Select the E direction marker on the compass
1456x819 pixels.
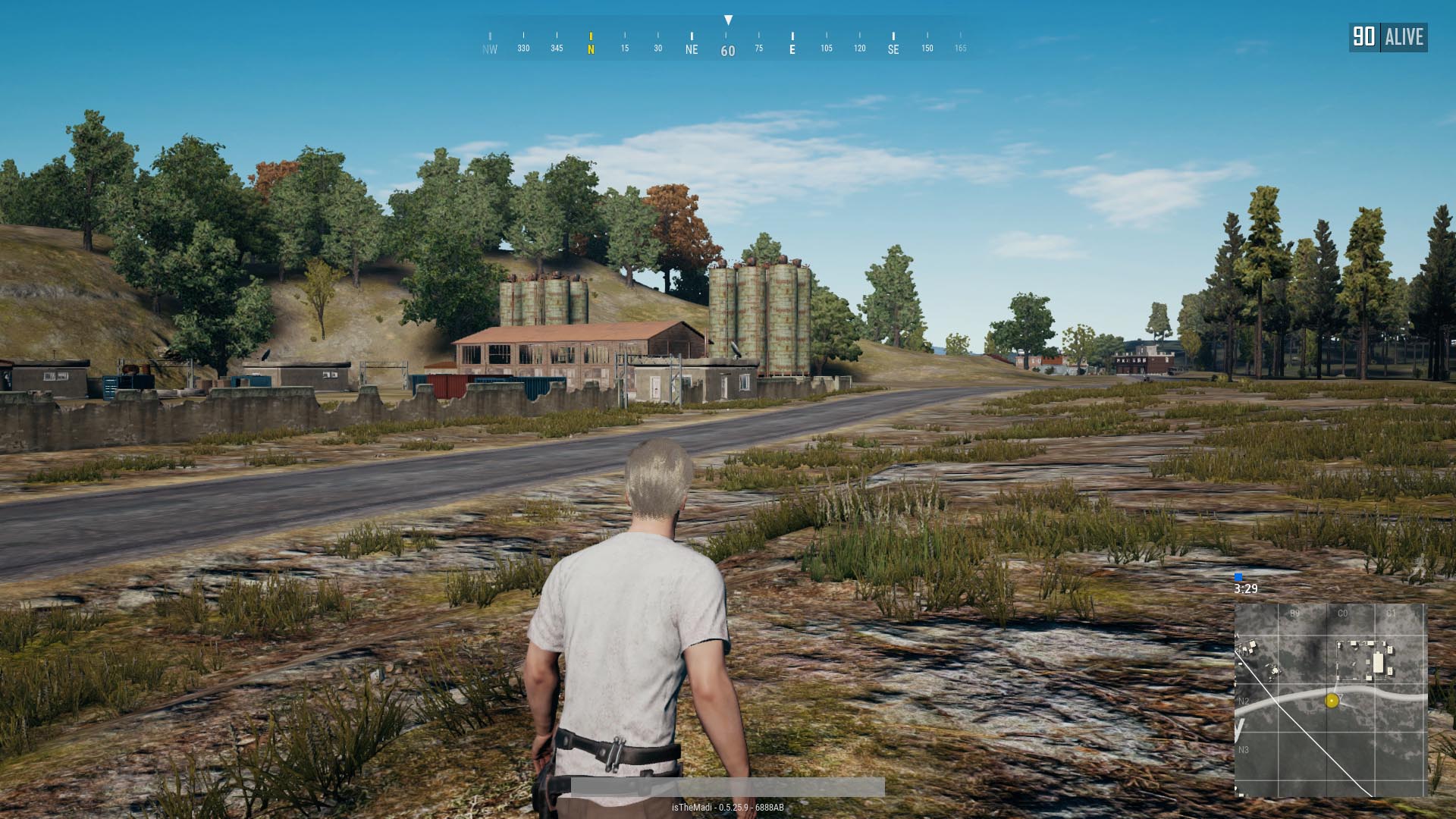click(x=793, y=49)
